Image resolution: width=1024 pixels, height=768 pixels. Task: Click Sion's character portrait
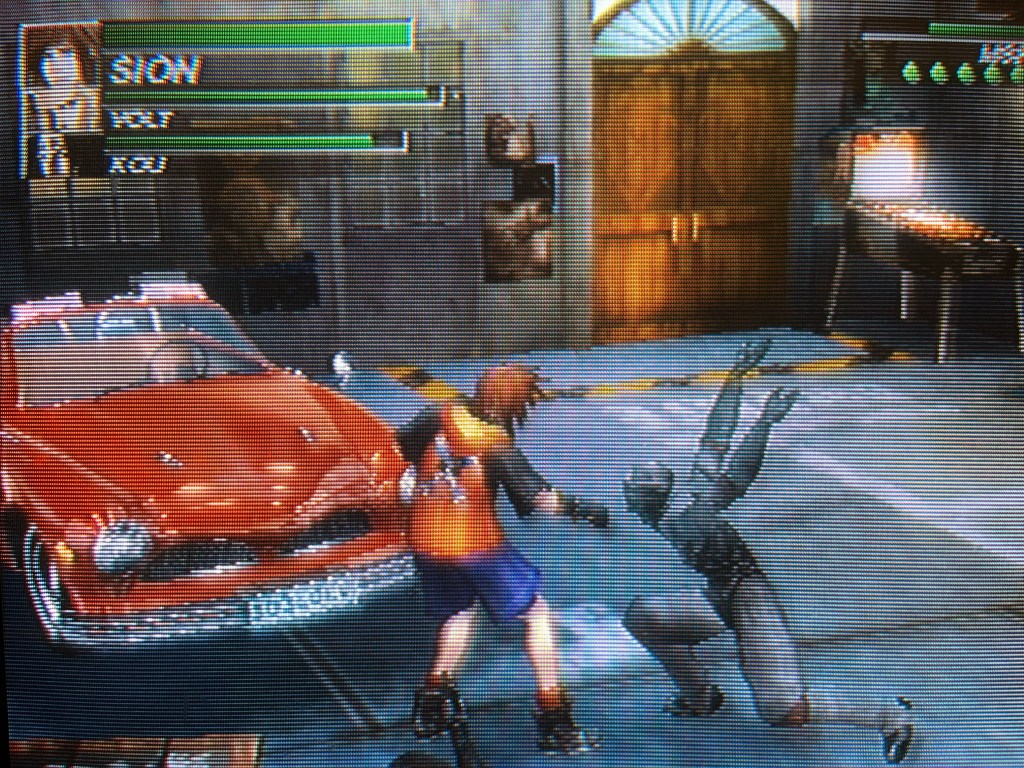60,98
